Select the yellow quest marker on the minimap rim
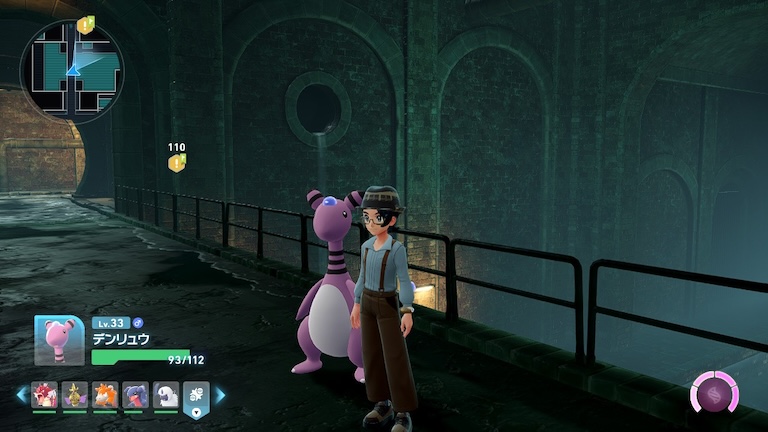 [x=85, y=23]
